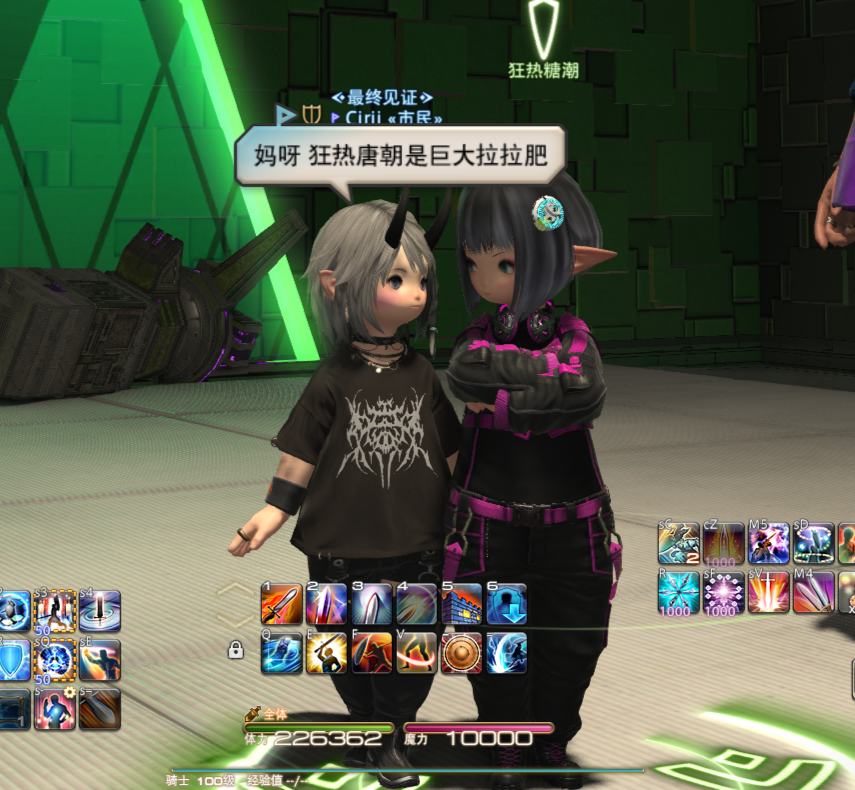This screenshot has width=855, height=790.
Task: Use the shield-and-spear silhouette skill on F
Action: 371,652
